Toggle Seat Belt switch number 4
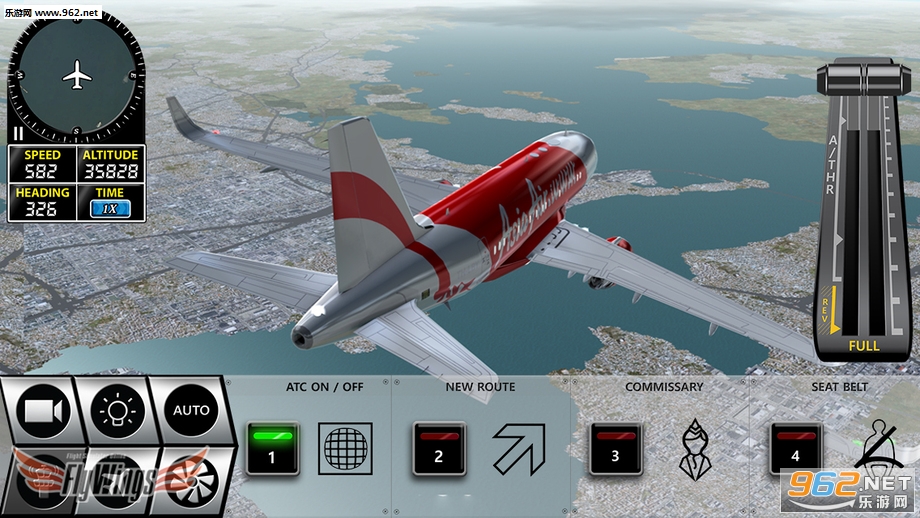The image size is (920, 518). 796,448
